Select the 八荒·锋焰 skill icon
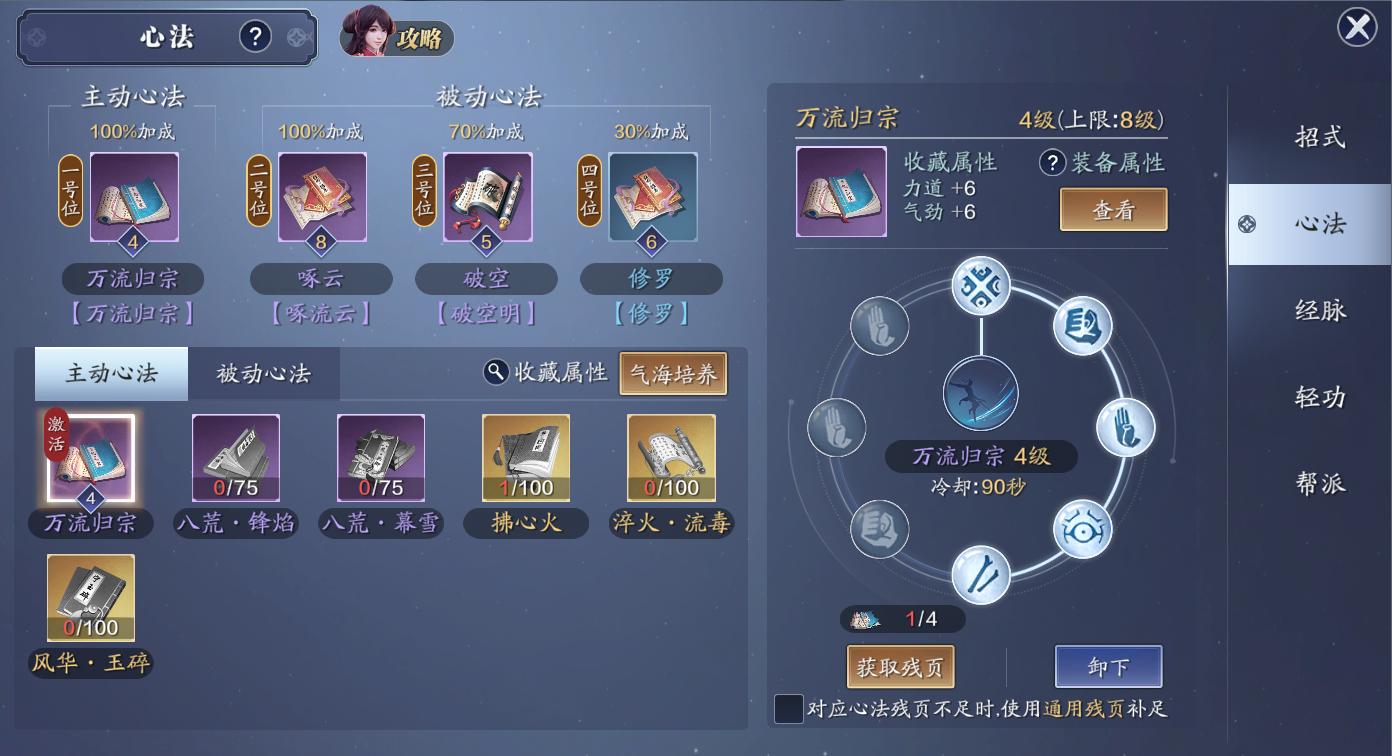The height and width of the screenshot is (756, 1392). tap(235, 457)
